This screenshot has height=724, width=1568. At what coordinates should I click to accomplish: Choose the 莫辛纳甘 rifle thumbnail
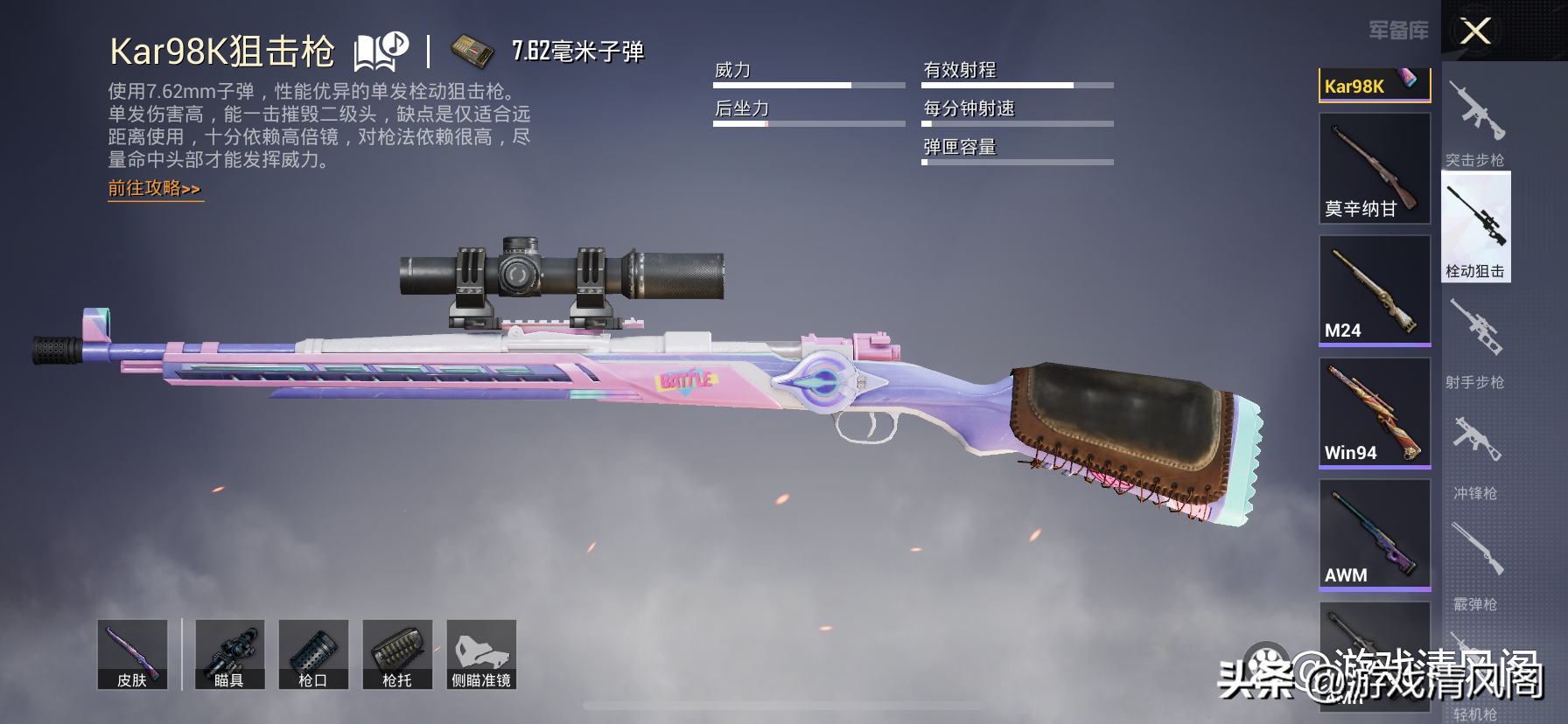click(x=1375, y=169)
